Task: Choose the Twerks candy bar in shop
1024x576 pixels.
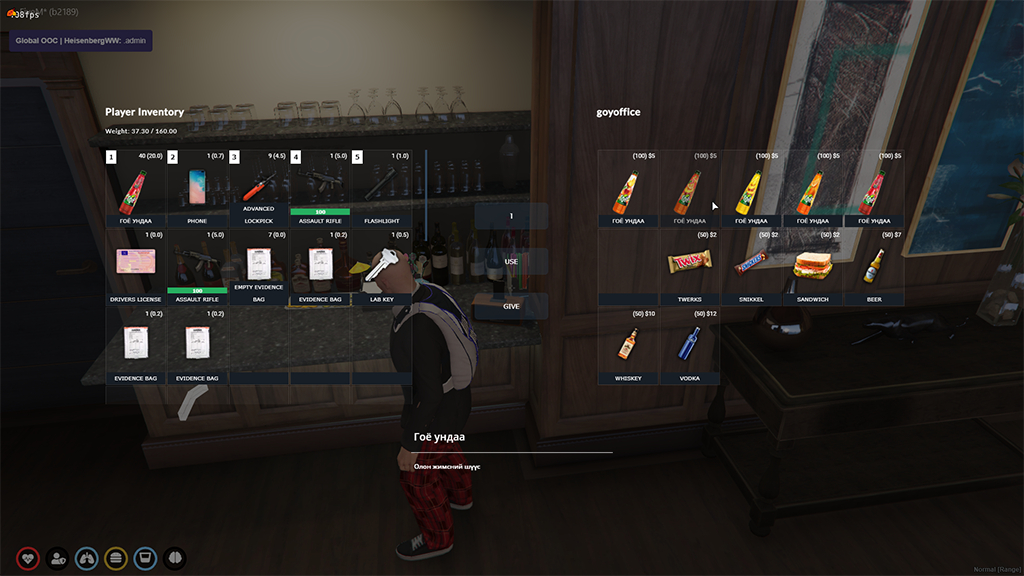Action: pyautogui.click(x=690, y=266)
